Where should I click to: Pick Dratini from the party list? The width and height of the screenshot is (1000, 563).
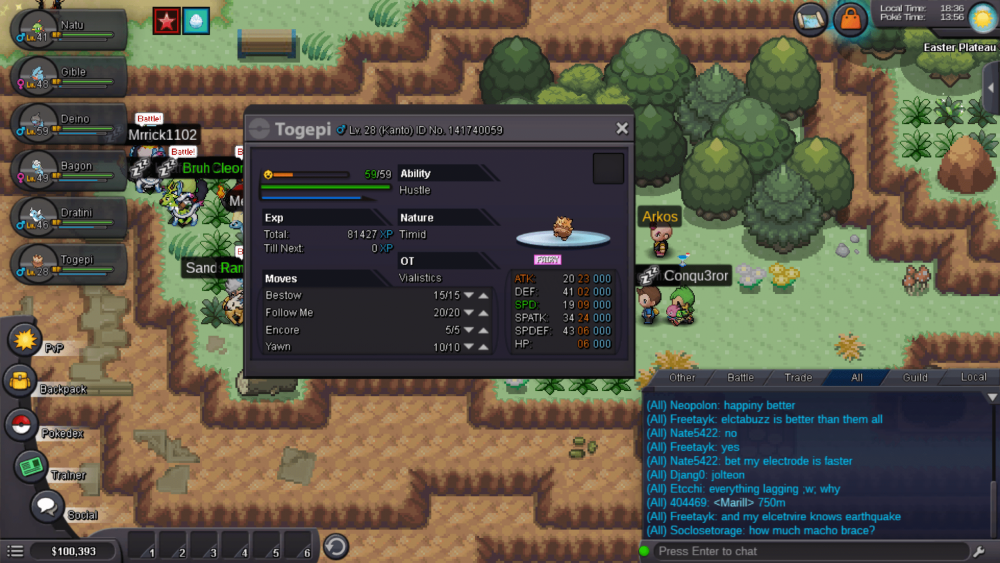click(67, 218)
